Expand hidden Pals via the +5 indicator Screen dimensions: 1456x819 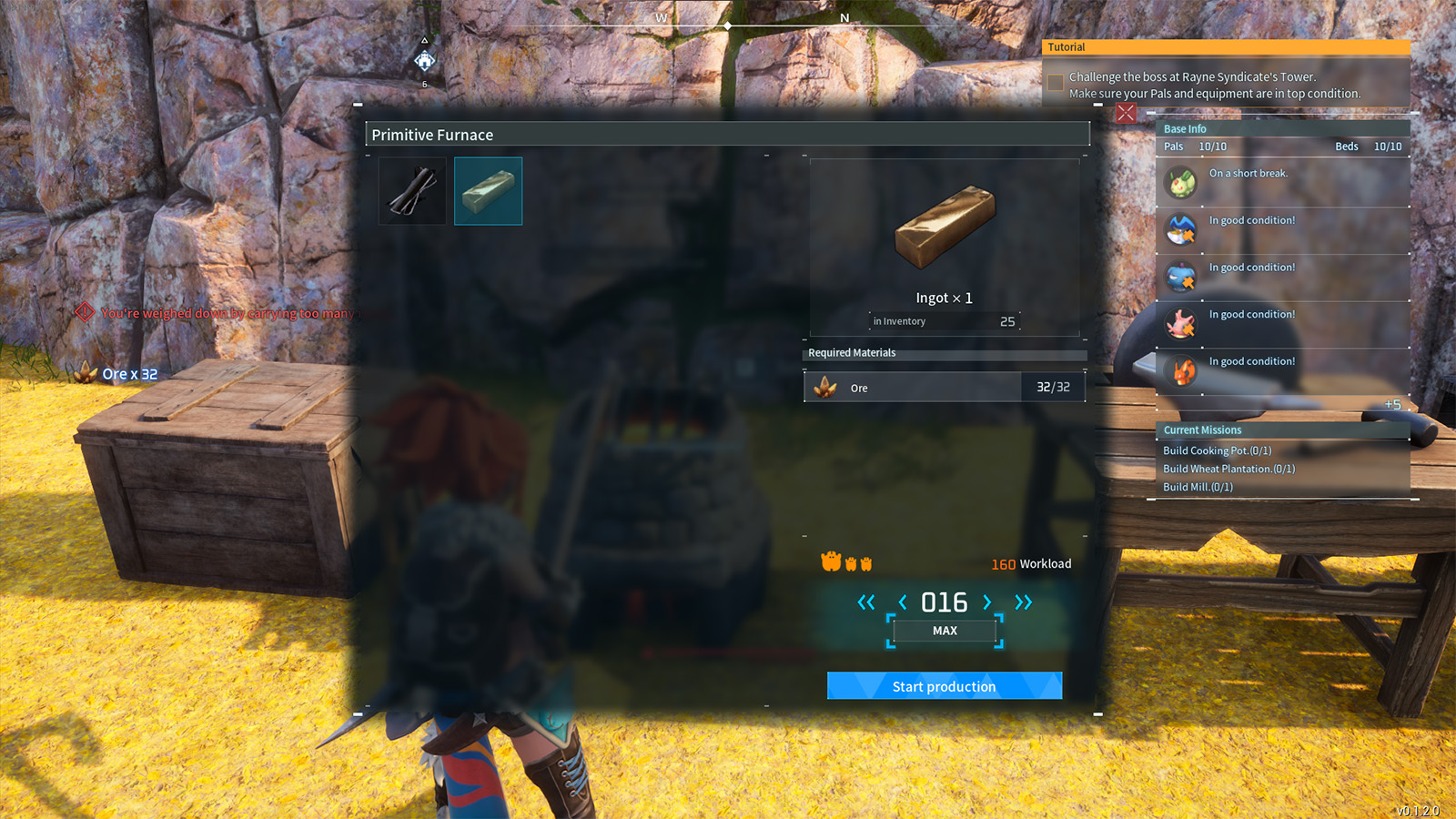(x=1394, y=405)
